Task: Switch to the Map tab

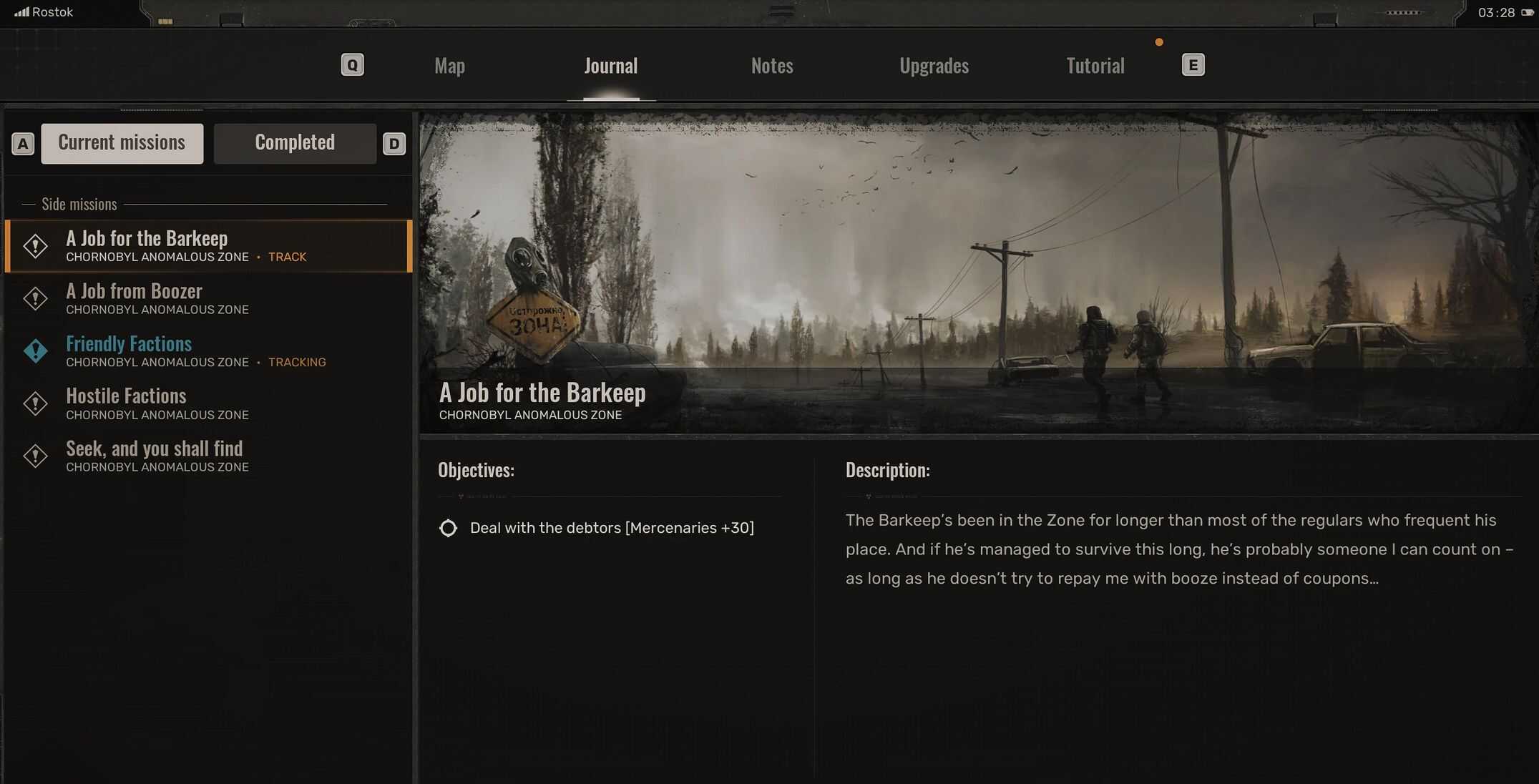Action: [x=449, y=66]
